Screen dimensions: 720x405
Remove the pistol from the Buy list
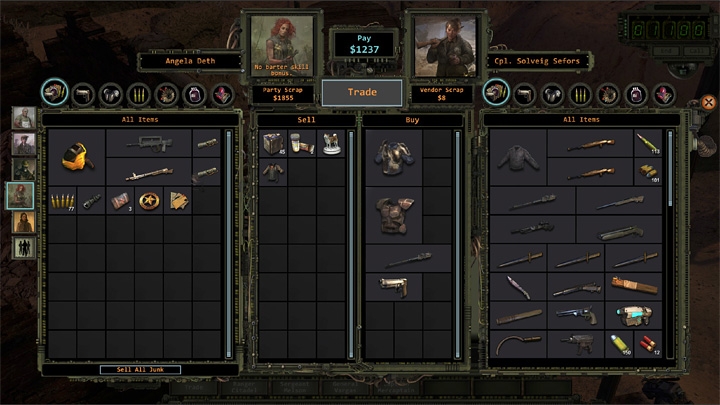(393, 286)
